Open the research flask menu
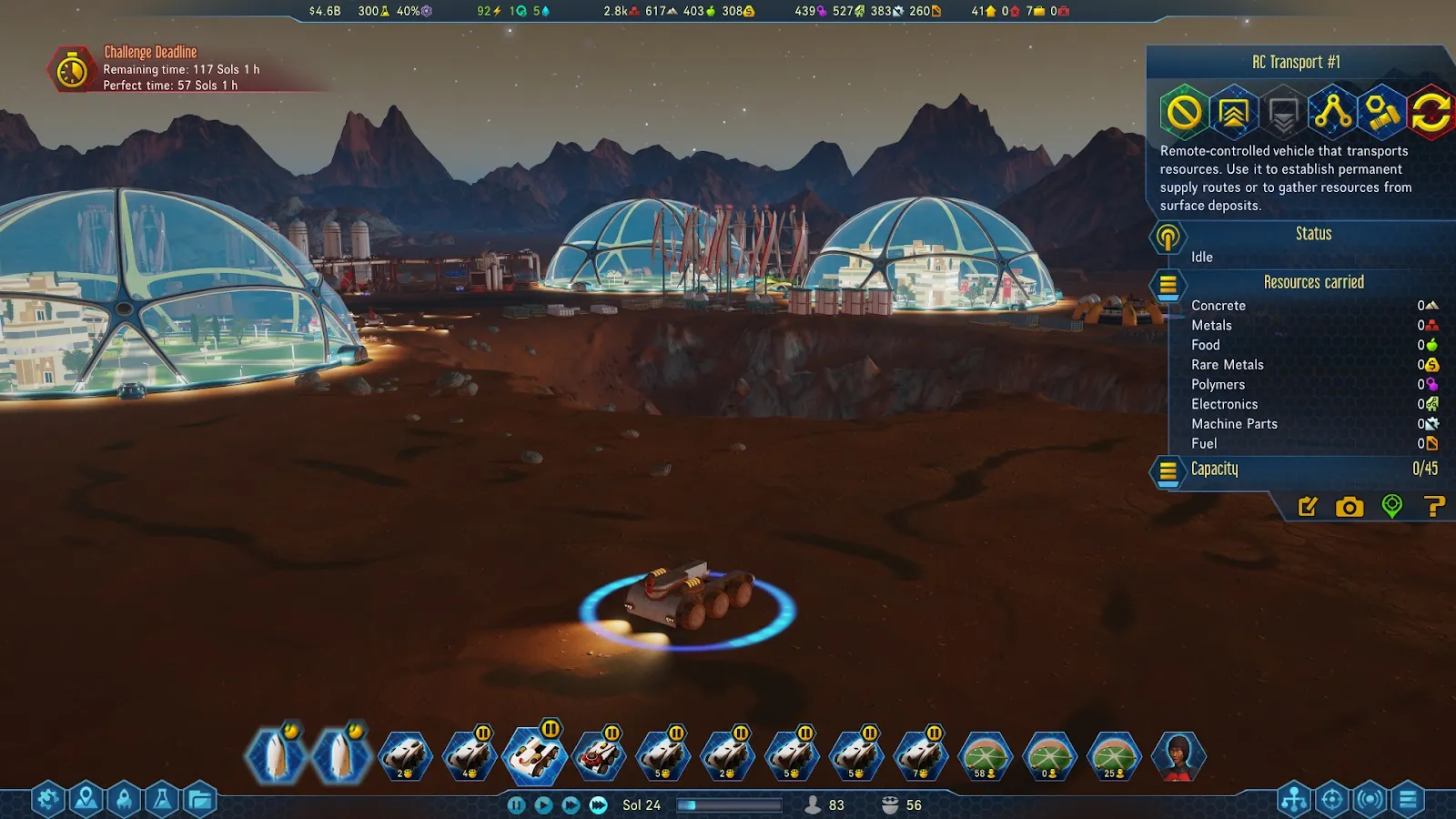The image size is (1456, 819). pyautogui.click(x=162, y=800)
